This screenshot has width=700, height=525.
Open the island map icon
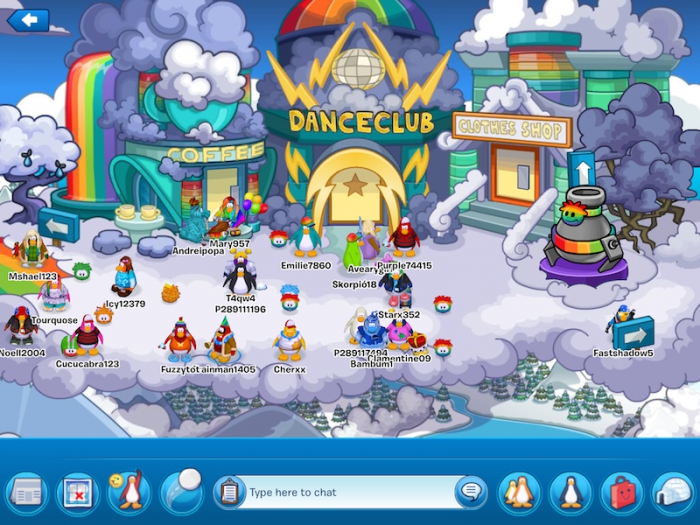click(78, 492)
